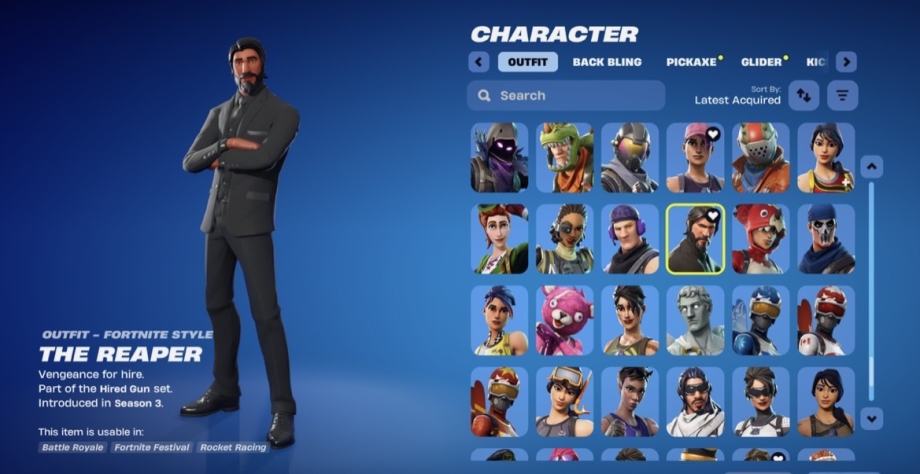Select the selected Reaper outfit tile
Viewport: 920px width, 474px height.
point(695,239)
